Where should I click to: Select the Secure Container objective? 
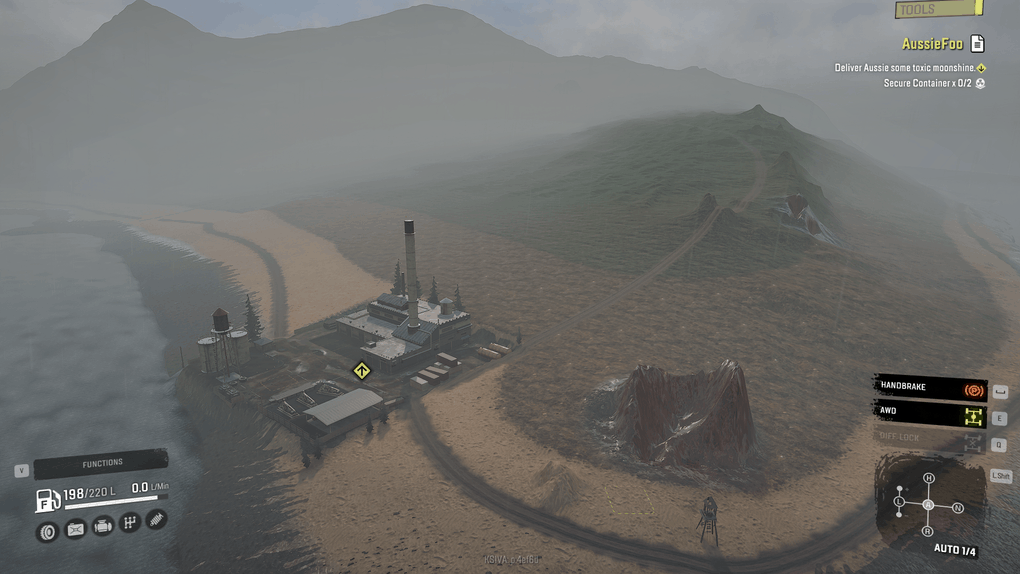[928, 83]
